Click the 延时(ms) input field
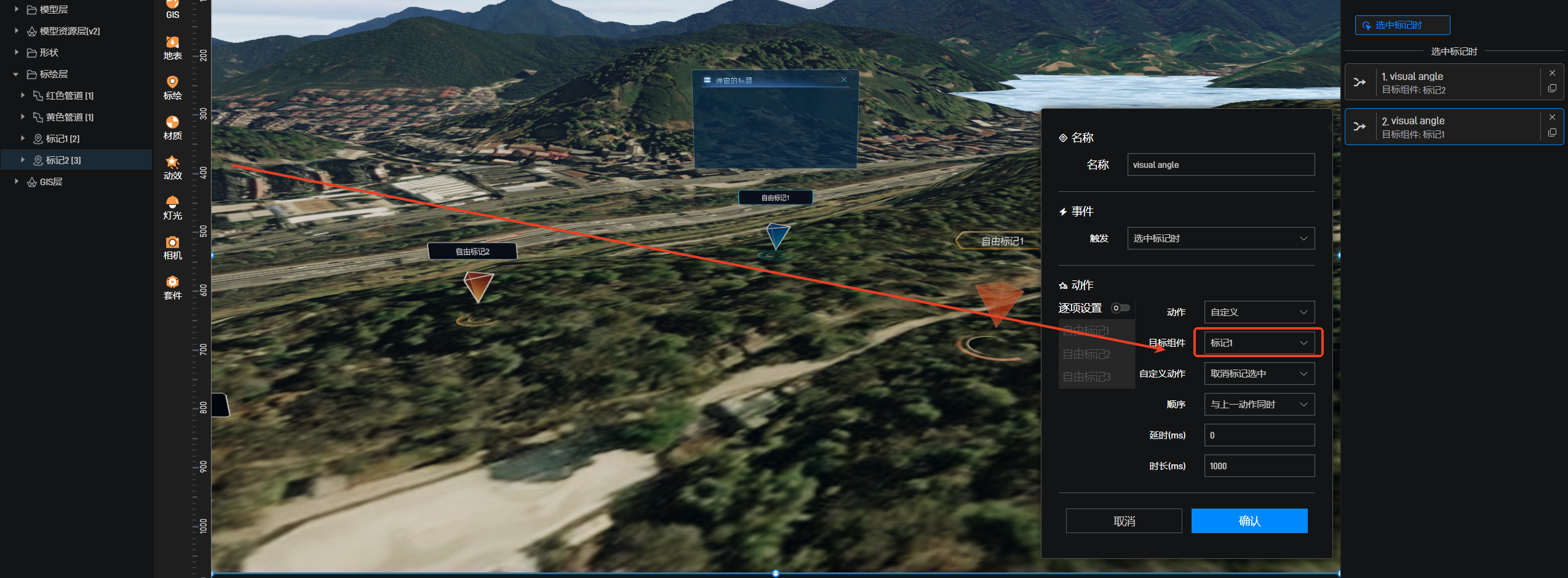Screen dimensions: 1568x578 [1259, 435]
